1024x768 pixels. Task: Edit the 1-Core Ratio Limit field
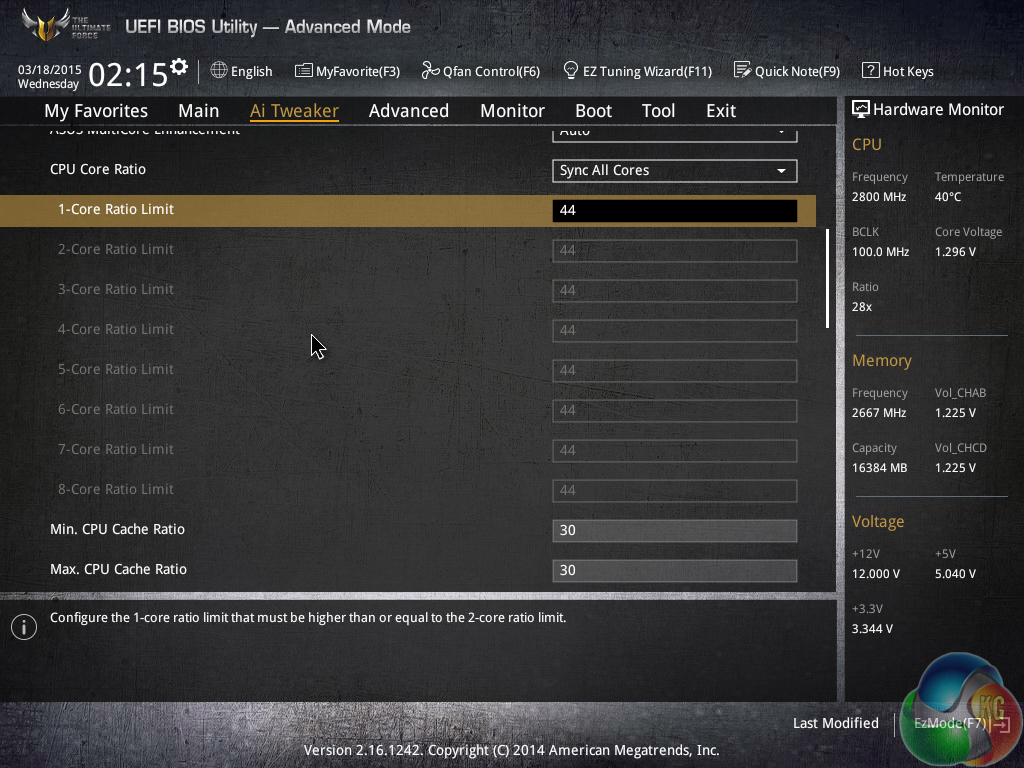[x=674, y=210]
